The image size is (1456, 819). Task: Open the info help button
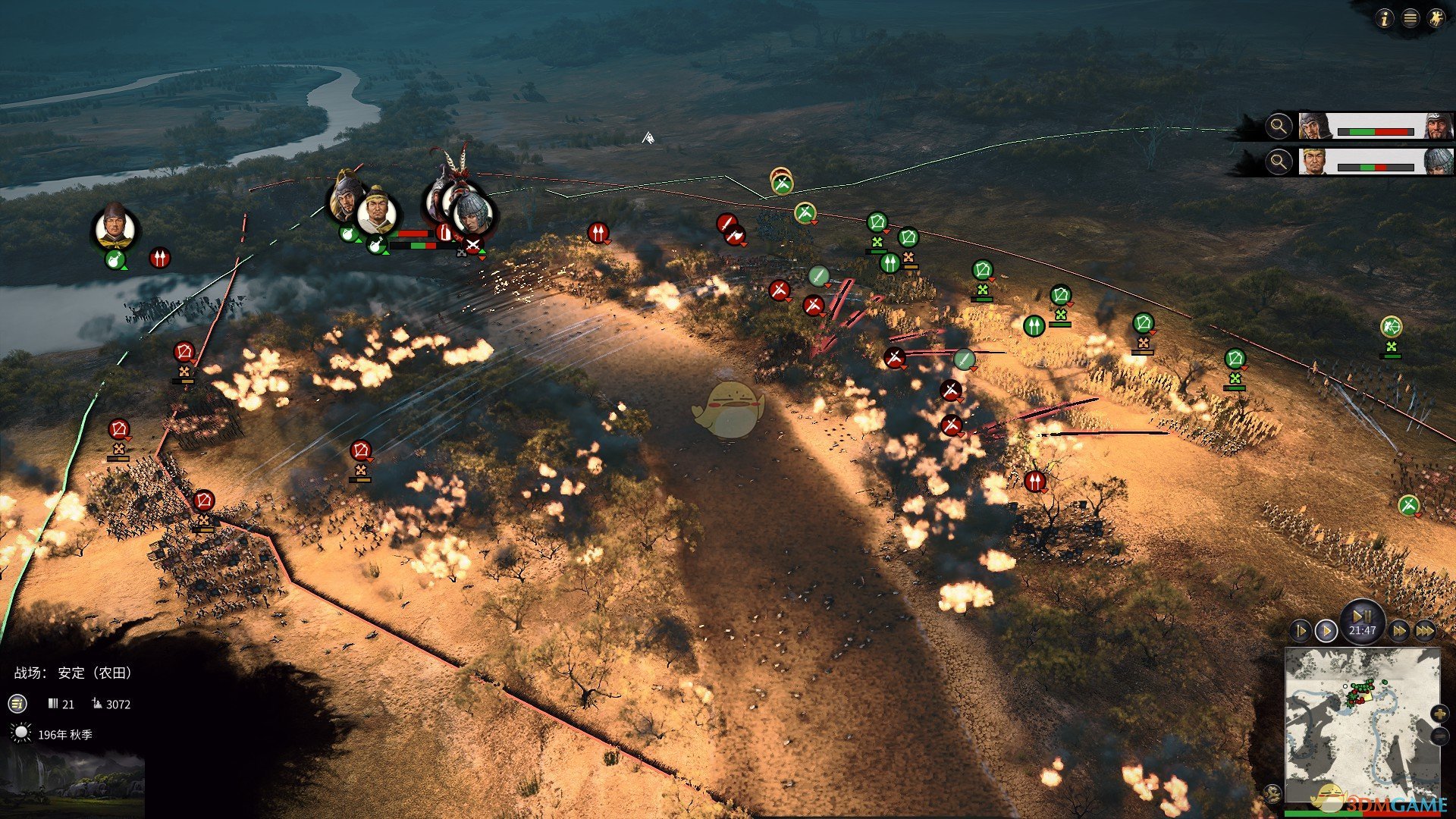point(1385,19)
